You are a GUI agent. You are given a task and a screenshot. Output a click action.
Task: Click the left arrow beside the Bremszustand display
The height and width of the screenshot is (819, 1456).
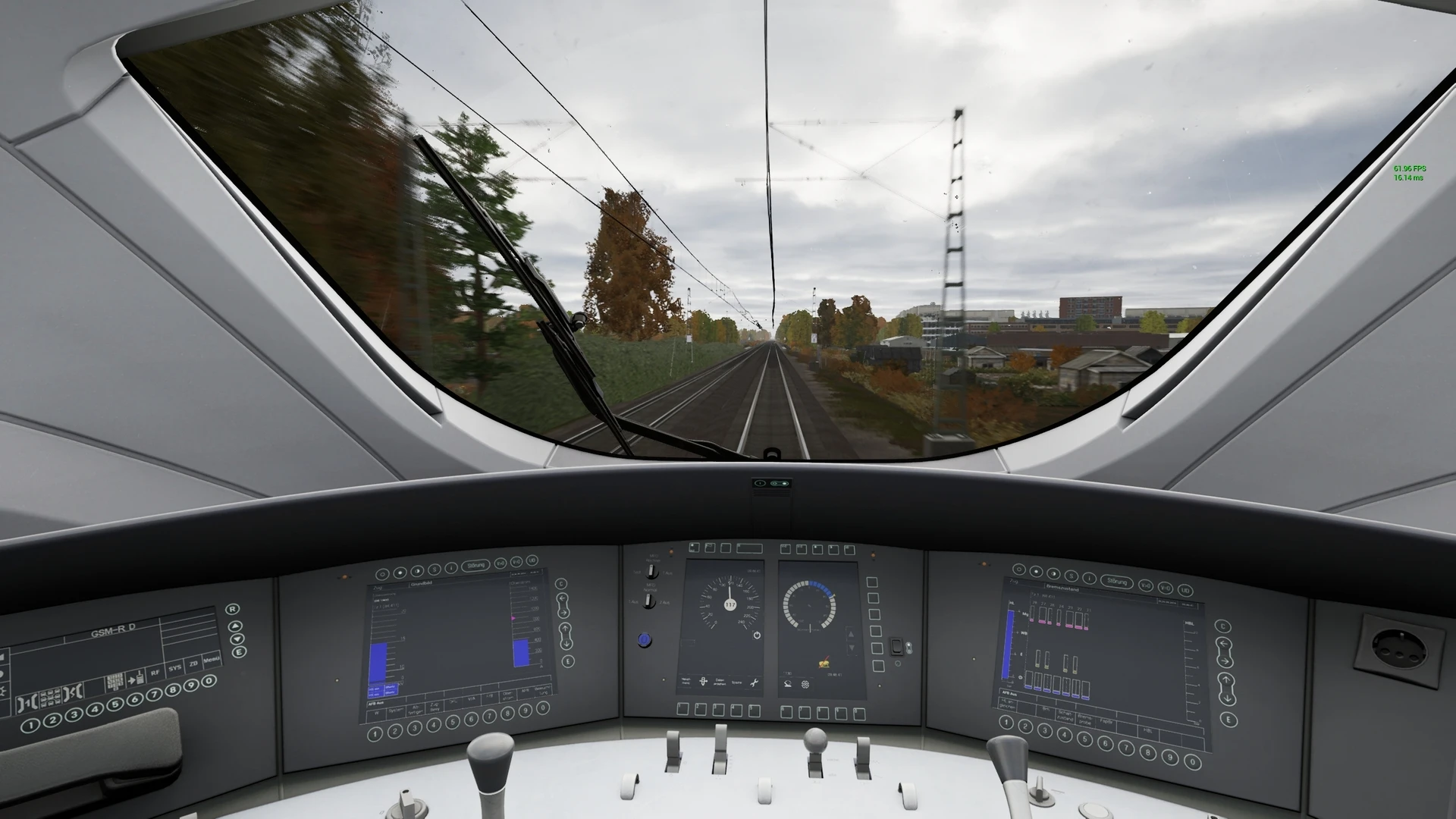tap(1224, 645)
